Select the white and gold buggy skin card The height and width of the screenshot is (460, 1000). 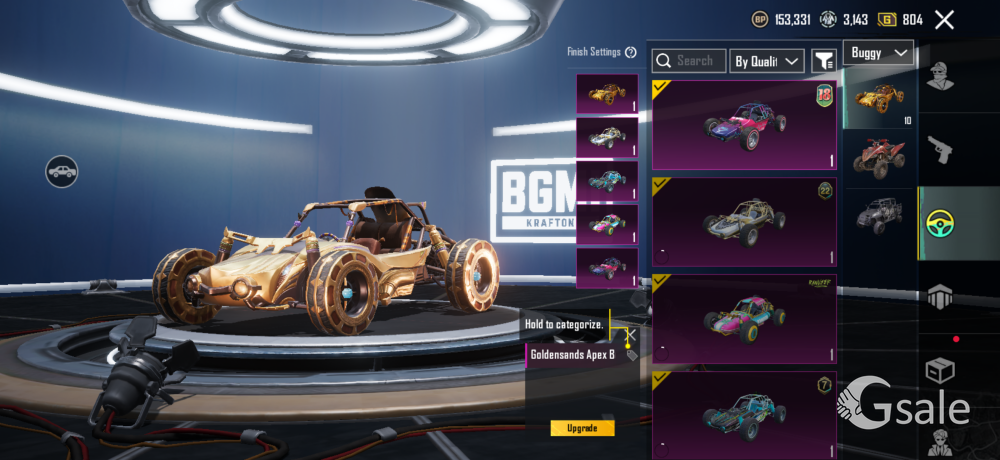[744, 222]
